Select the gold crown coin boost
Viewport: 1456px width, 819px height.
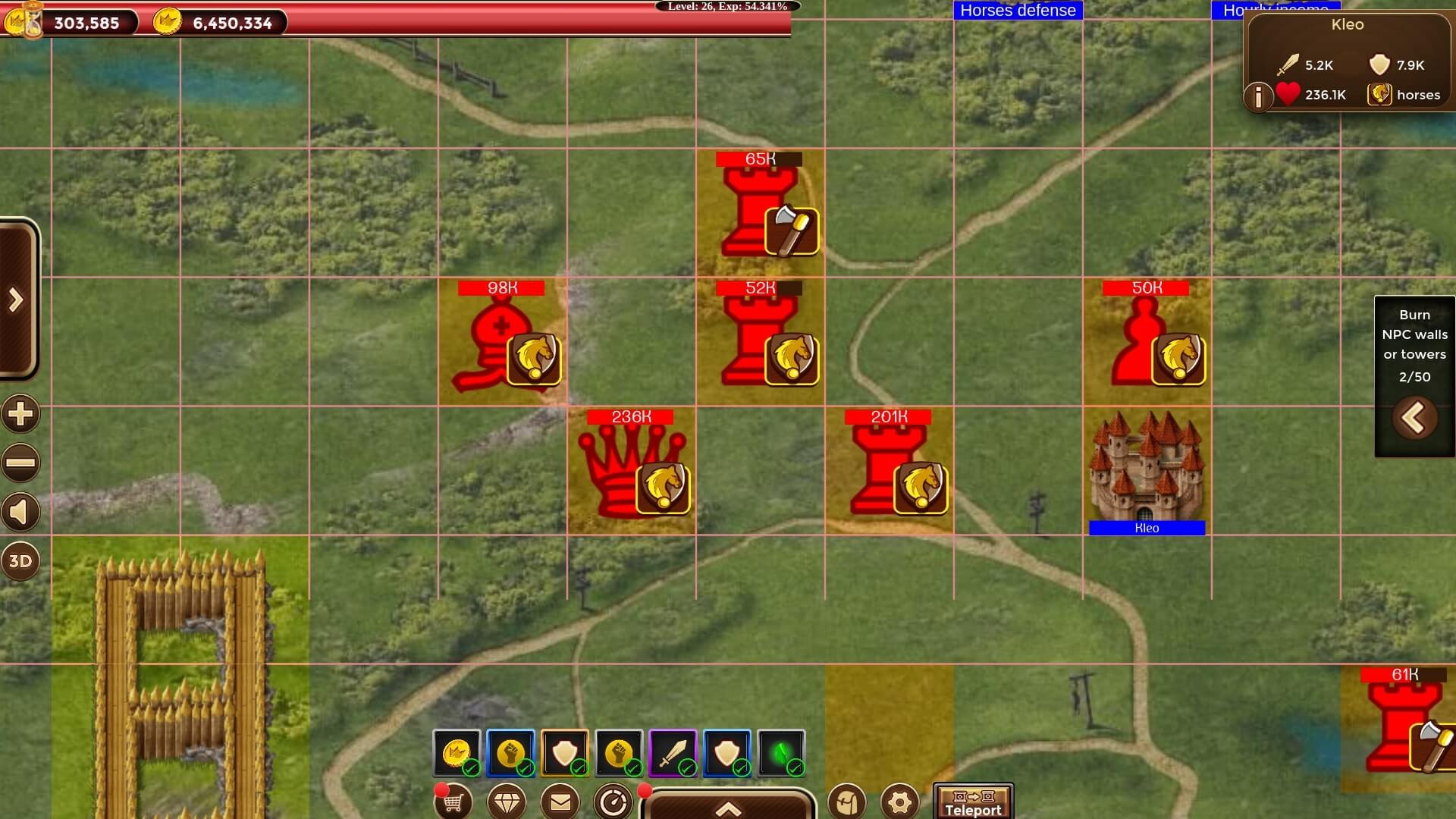(457, 753)
